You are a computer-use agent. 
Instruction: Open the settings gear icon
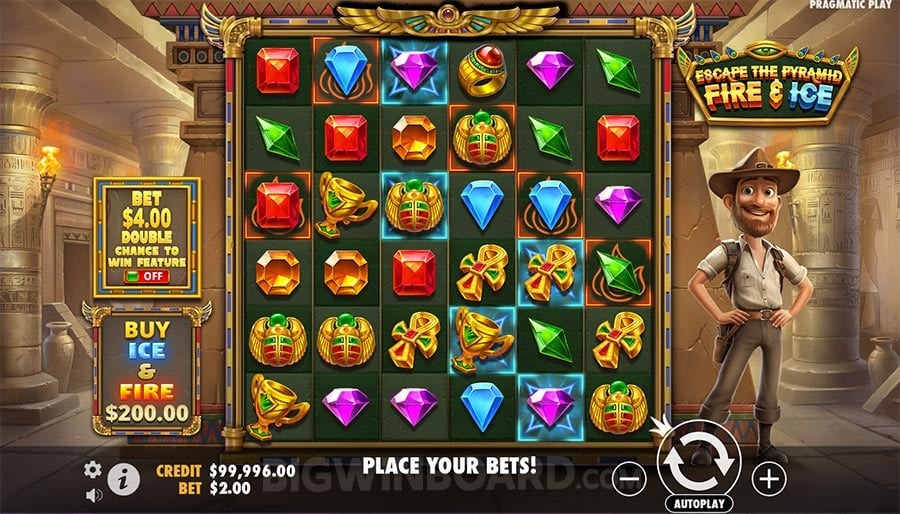click(93, 469)
